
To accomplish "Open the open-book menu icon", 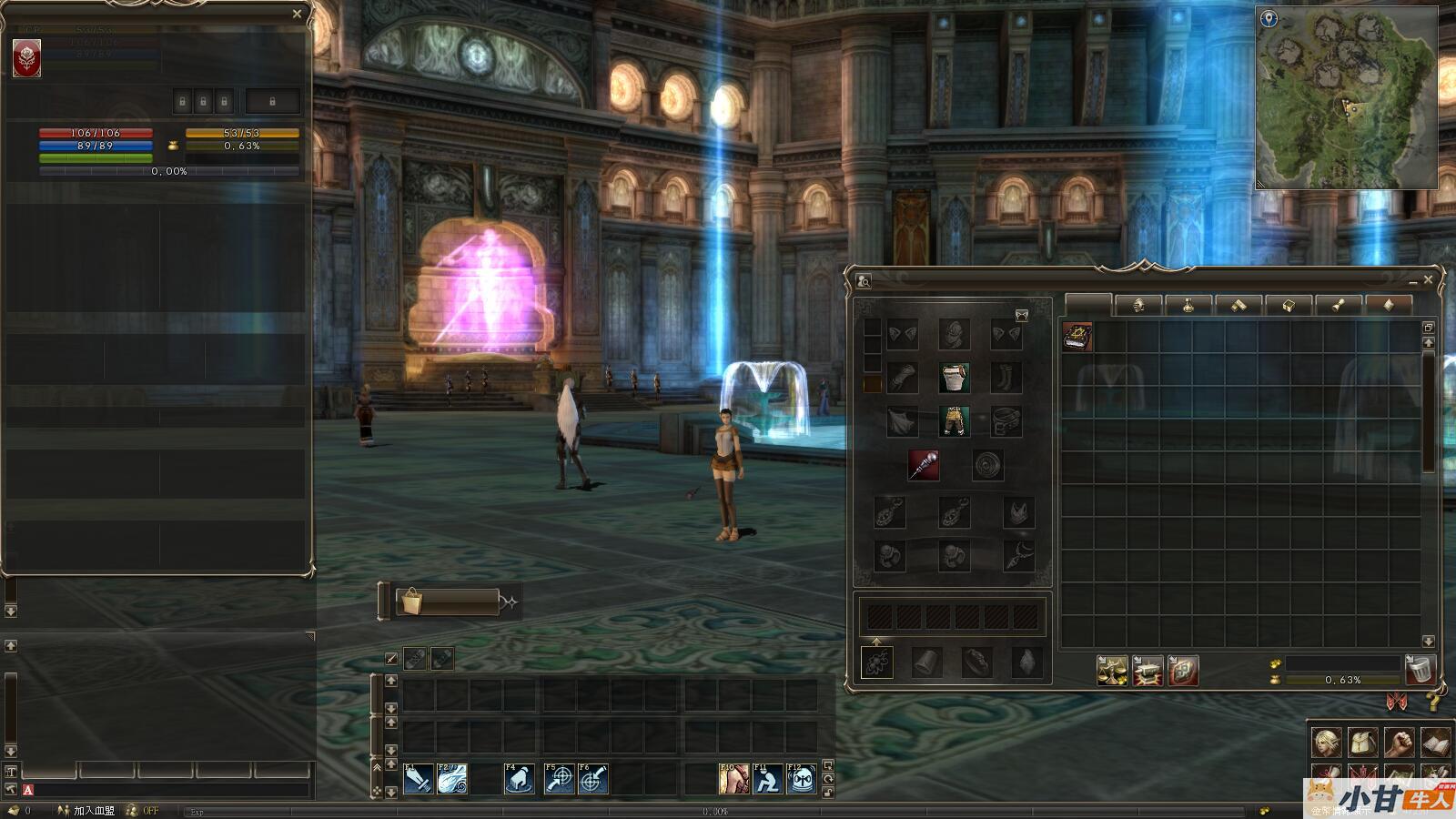I will point(1435,743).
